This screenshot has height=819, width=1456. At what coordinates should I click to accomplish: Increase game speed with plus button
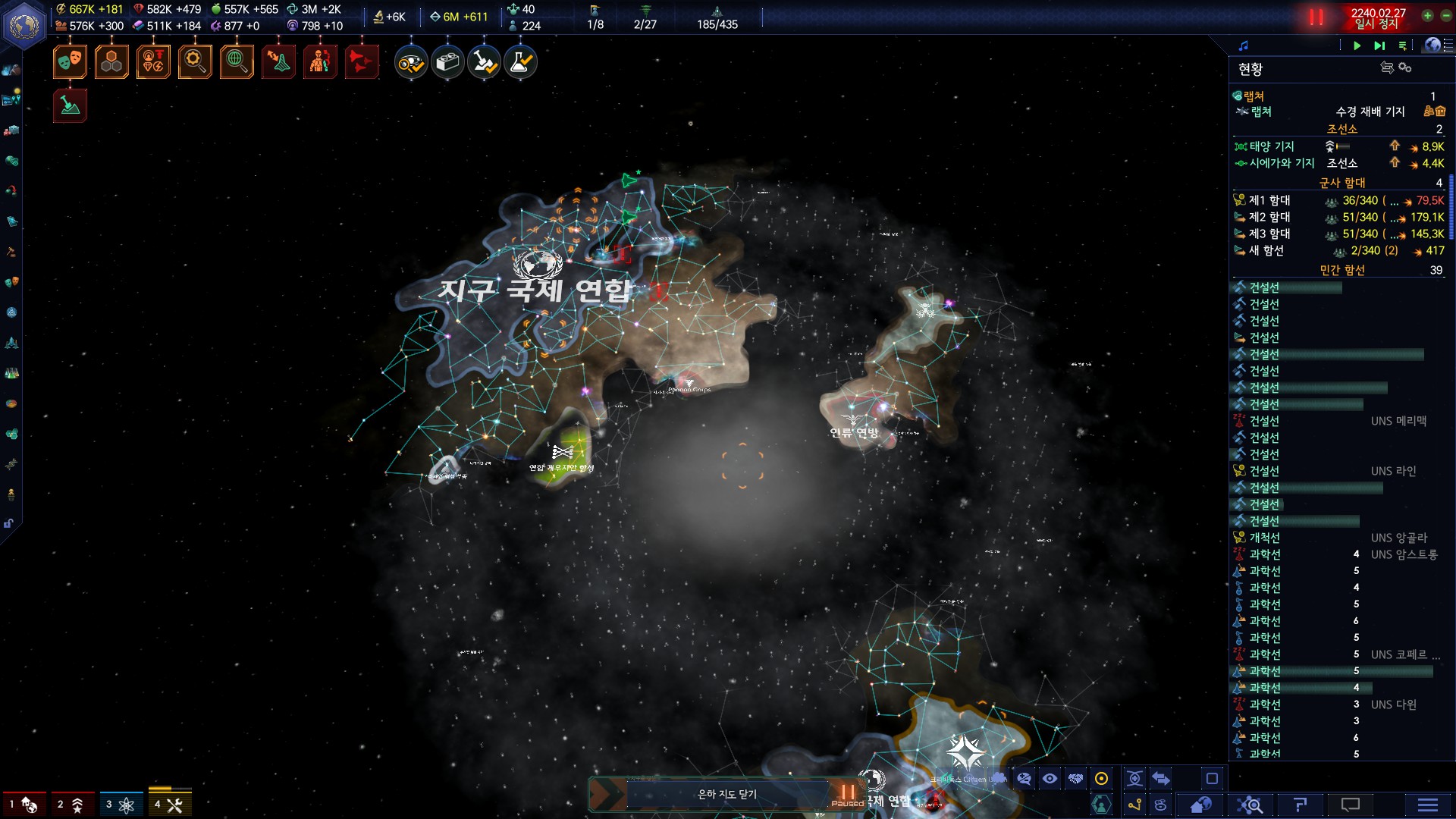pyautogui.click(x=1427, y=15)
